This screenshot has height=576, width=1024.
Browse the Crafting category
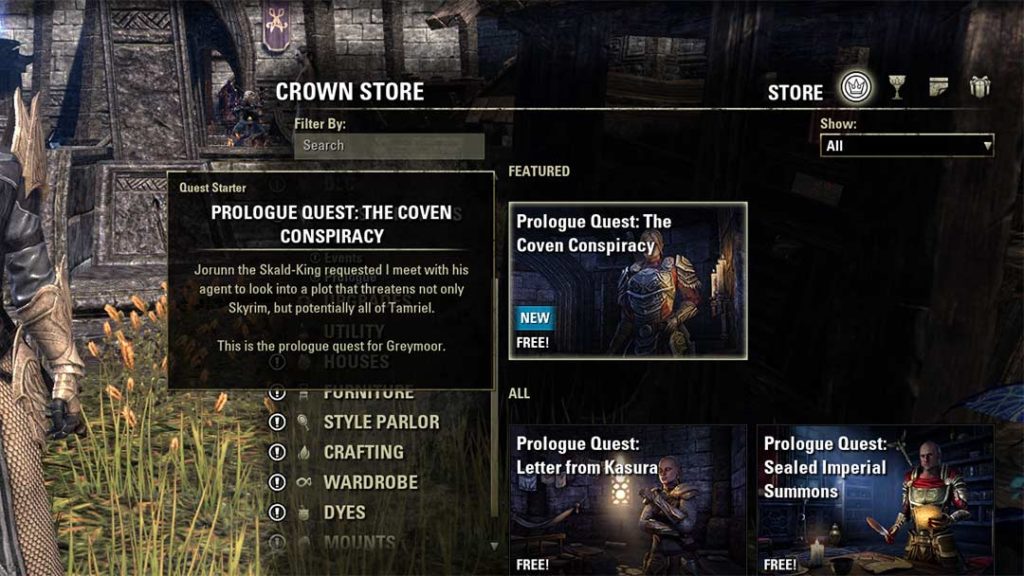363,452
